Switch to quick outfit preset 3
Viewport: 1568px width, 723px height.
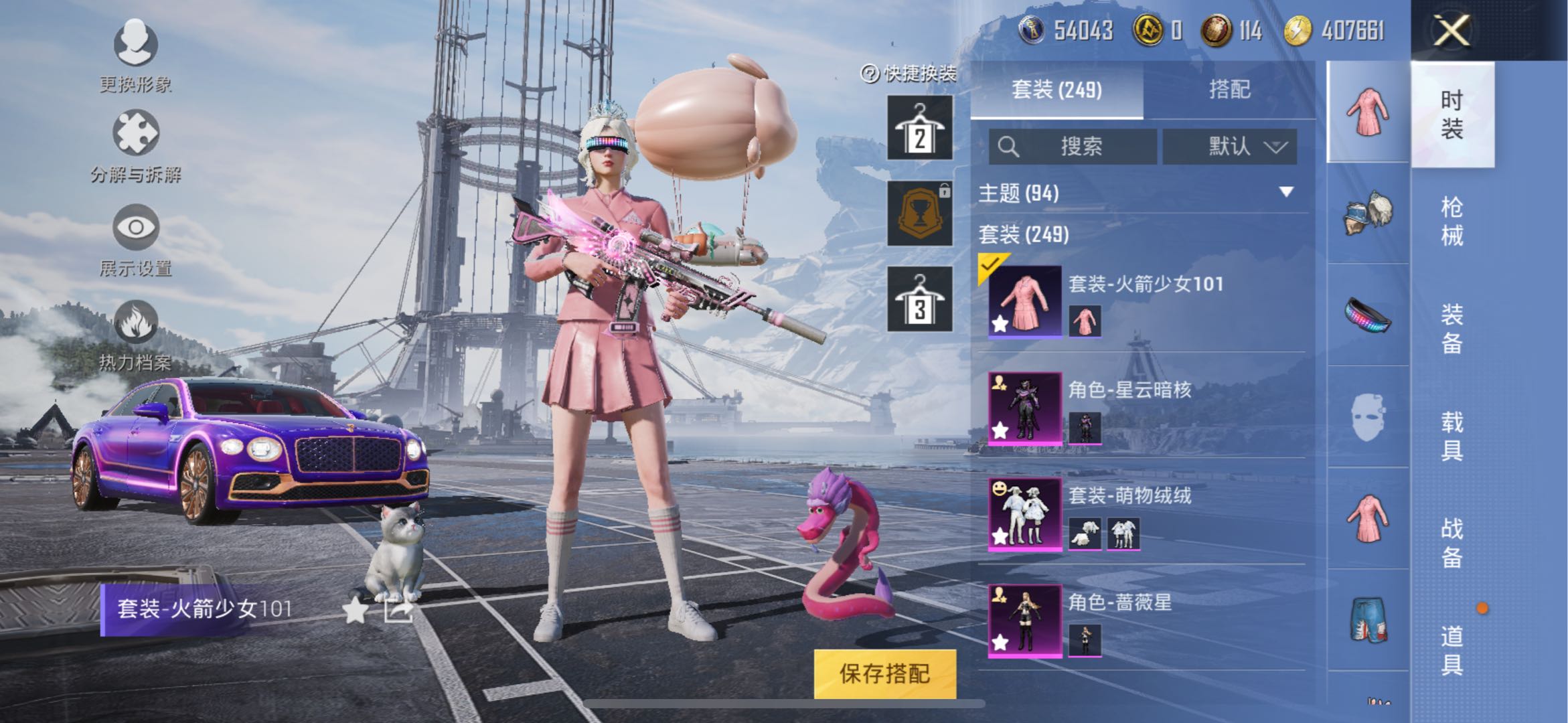click(920, 299)
